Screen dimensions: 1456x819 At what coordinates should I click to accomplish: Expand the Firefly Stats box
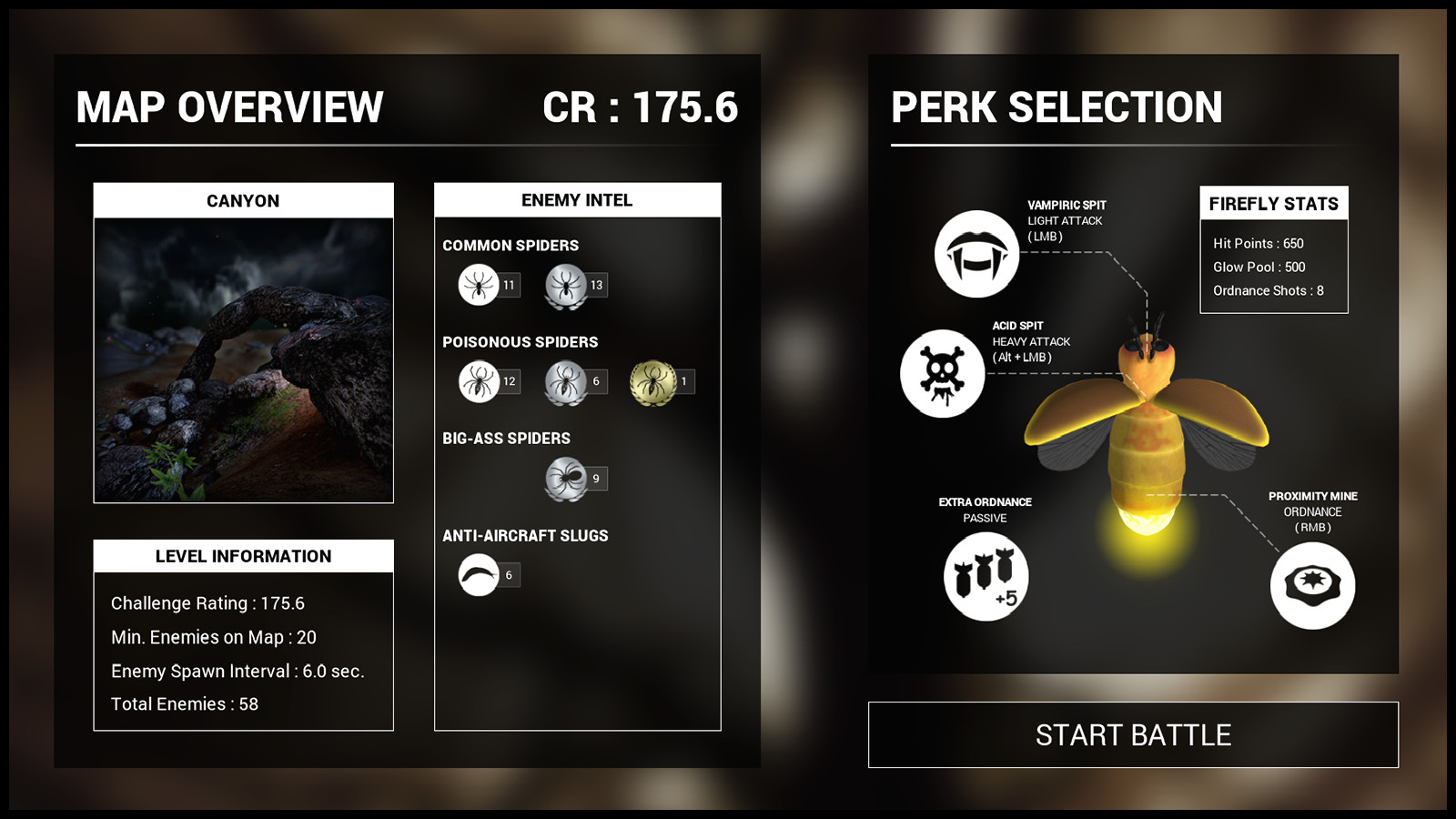tap(1273, 202)
